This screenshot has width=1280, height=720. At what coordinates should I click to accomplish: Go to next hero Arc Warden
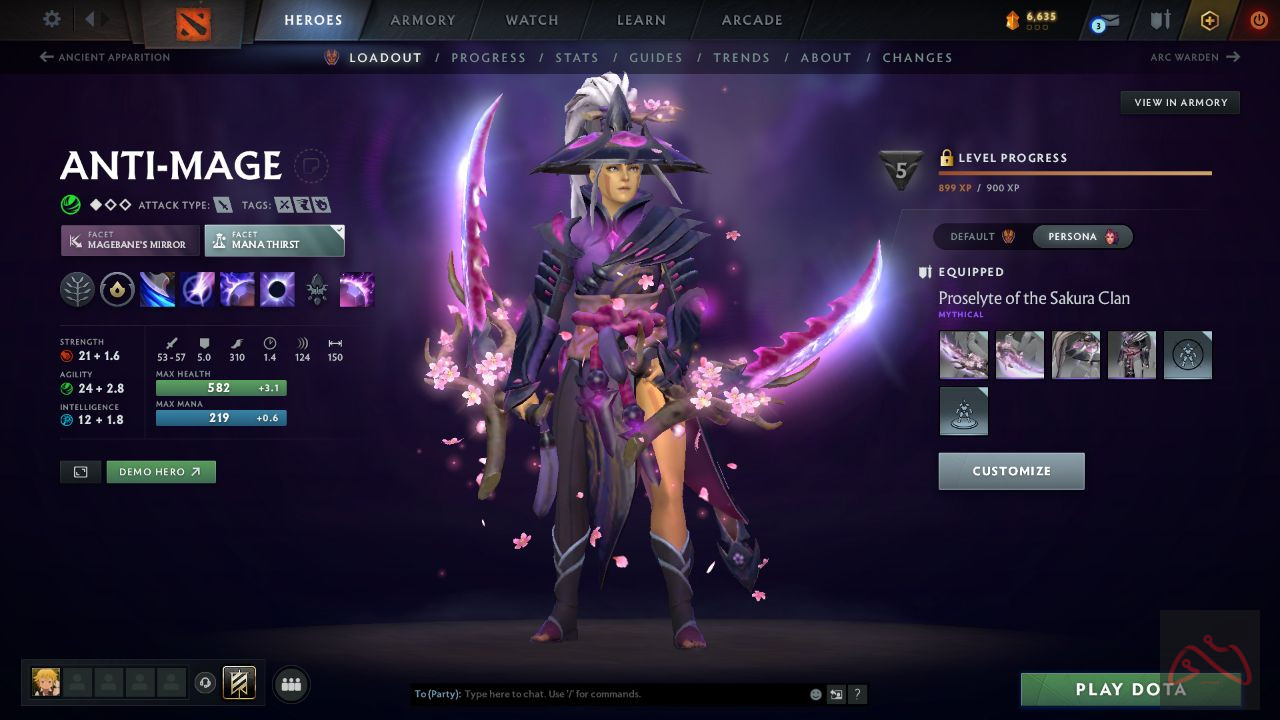click(1194, 57)
